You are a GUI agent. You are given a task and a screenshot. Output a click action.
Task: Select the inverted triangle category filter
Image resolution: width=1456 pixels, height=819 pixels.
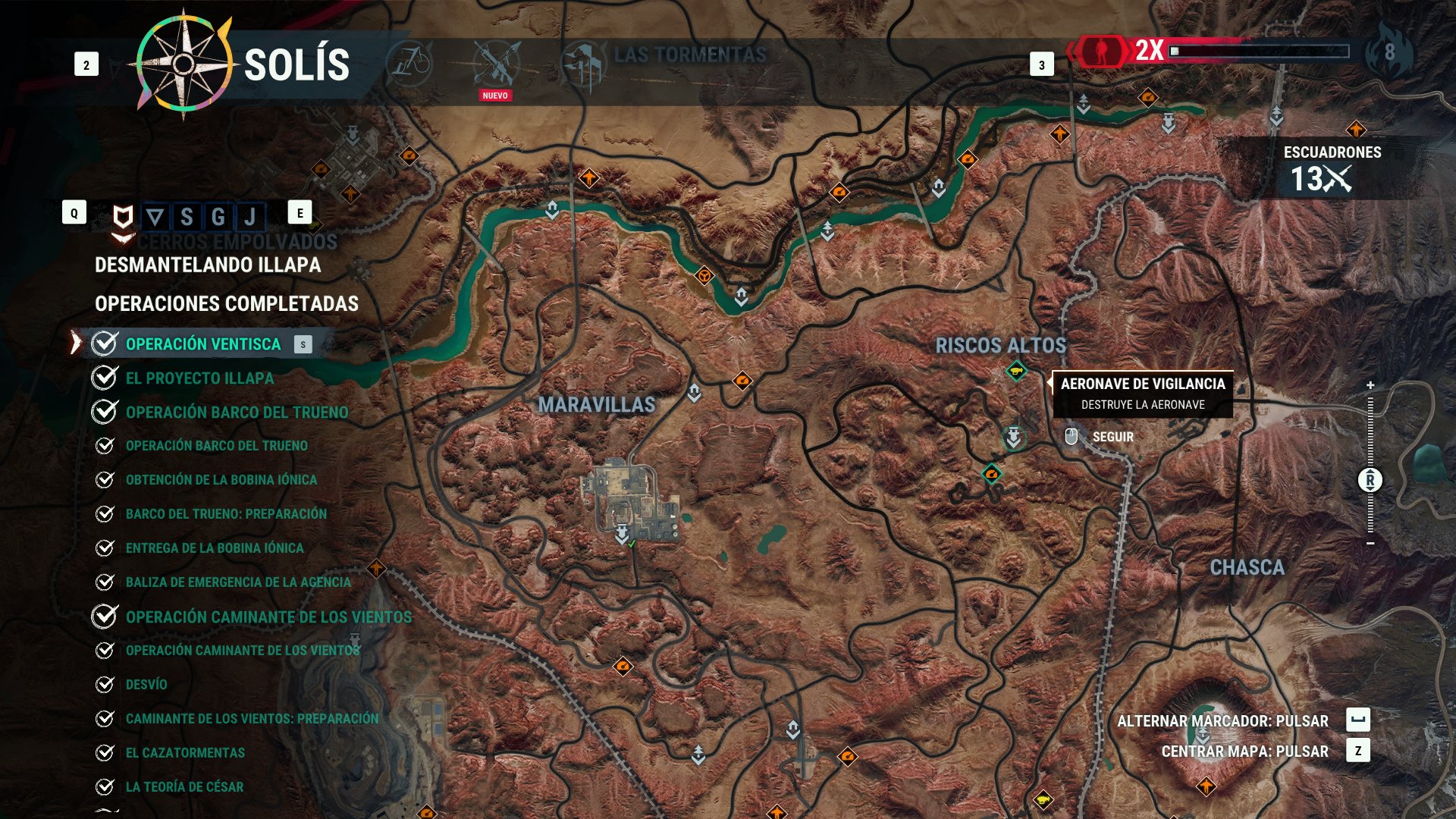[x=155, y=218]
